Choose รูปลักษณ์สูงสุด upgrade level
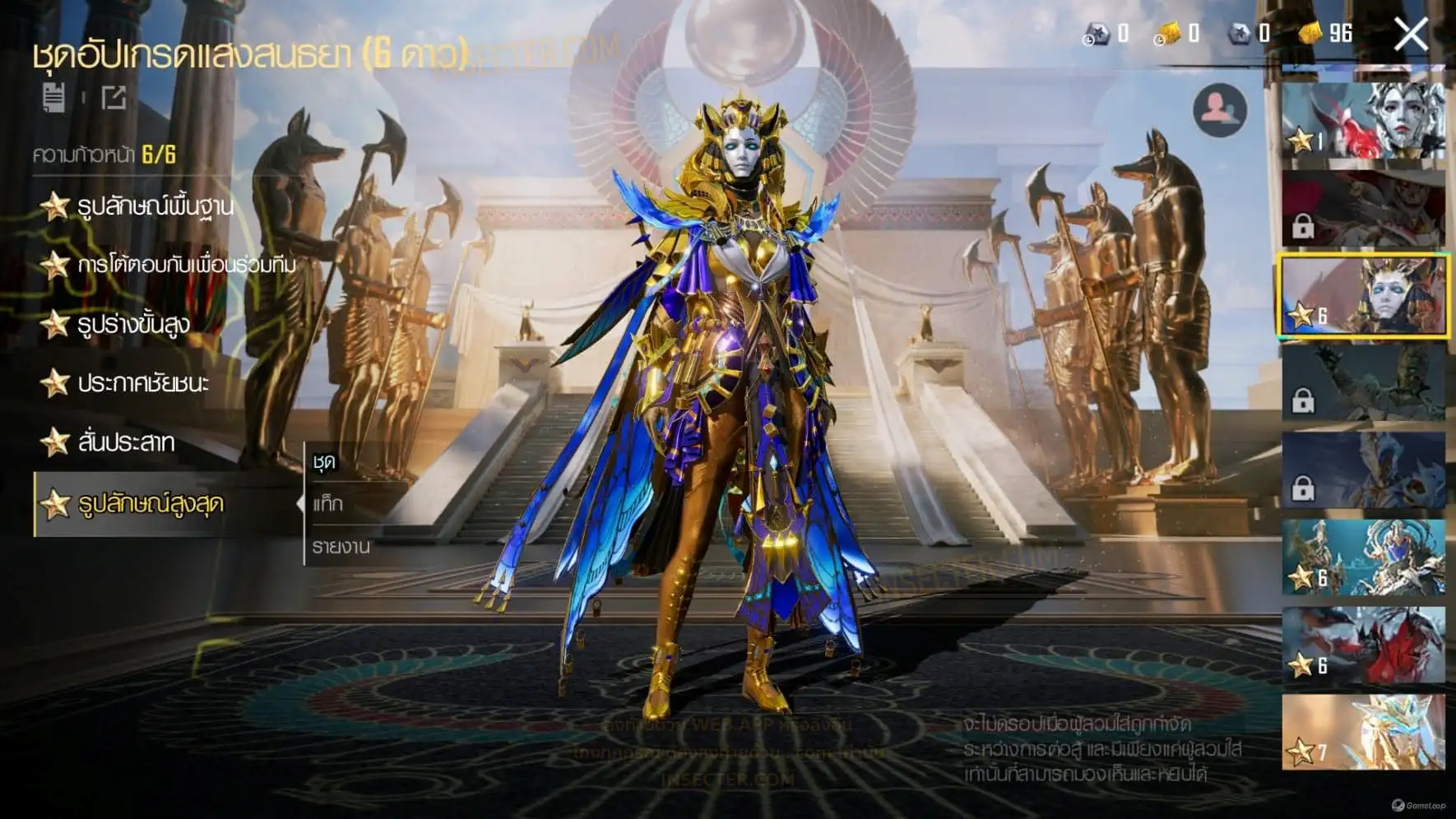Screen dimensions: 1456x819 150,503
